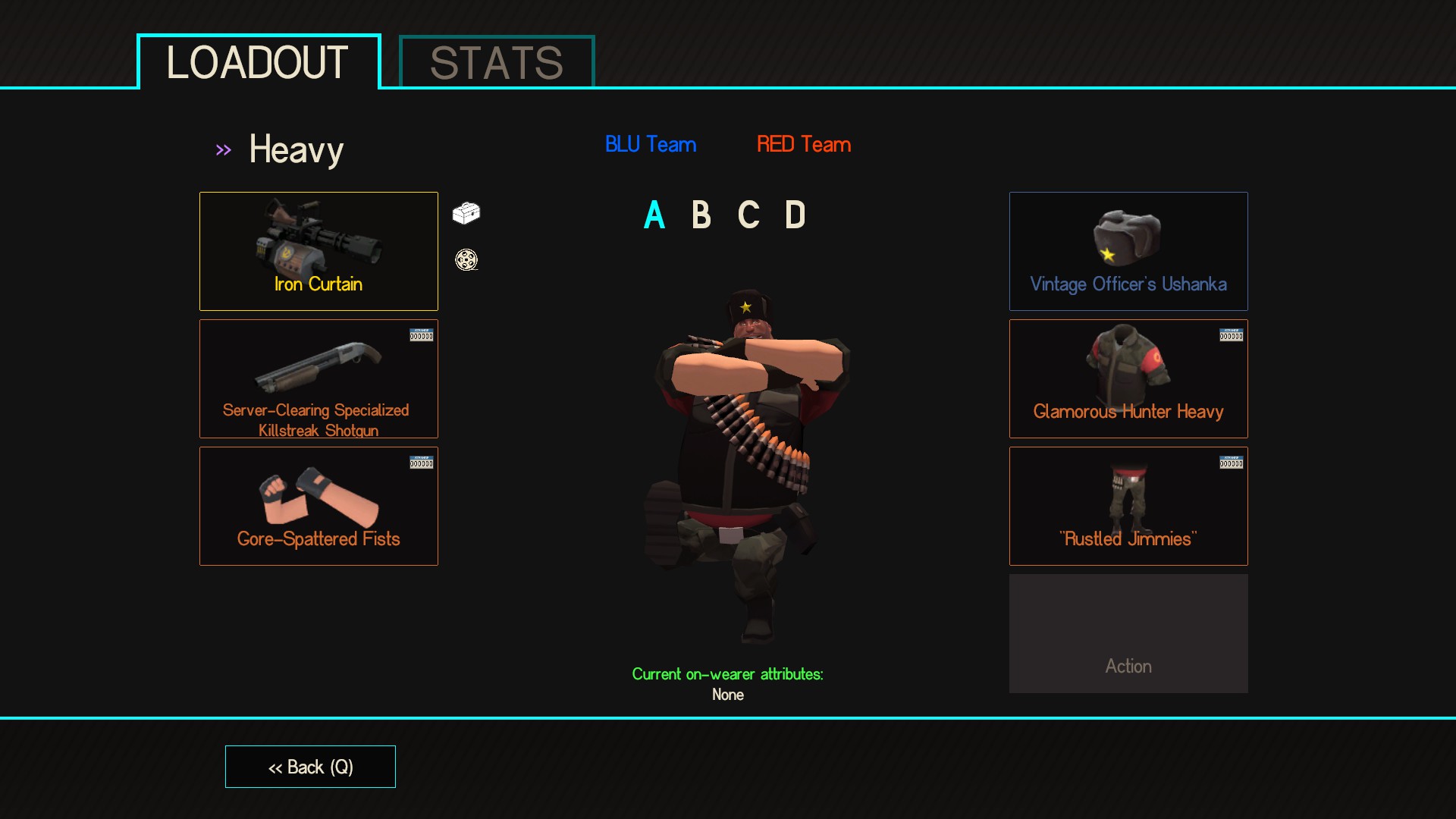The width and height of the screenshot is (1456, 819).
Task: Go back with the Back (Q) button
Action: click(310, 767)
